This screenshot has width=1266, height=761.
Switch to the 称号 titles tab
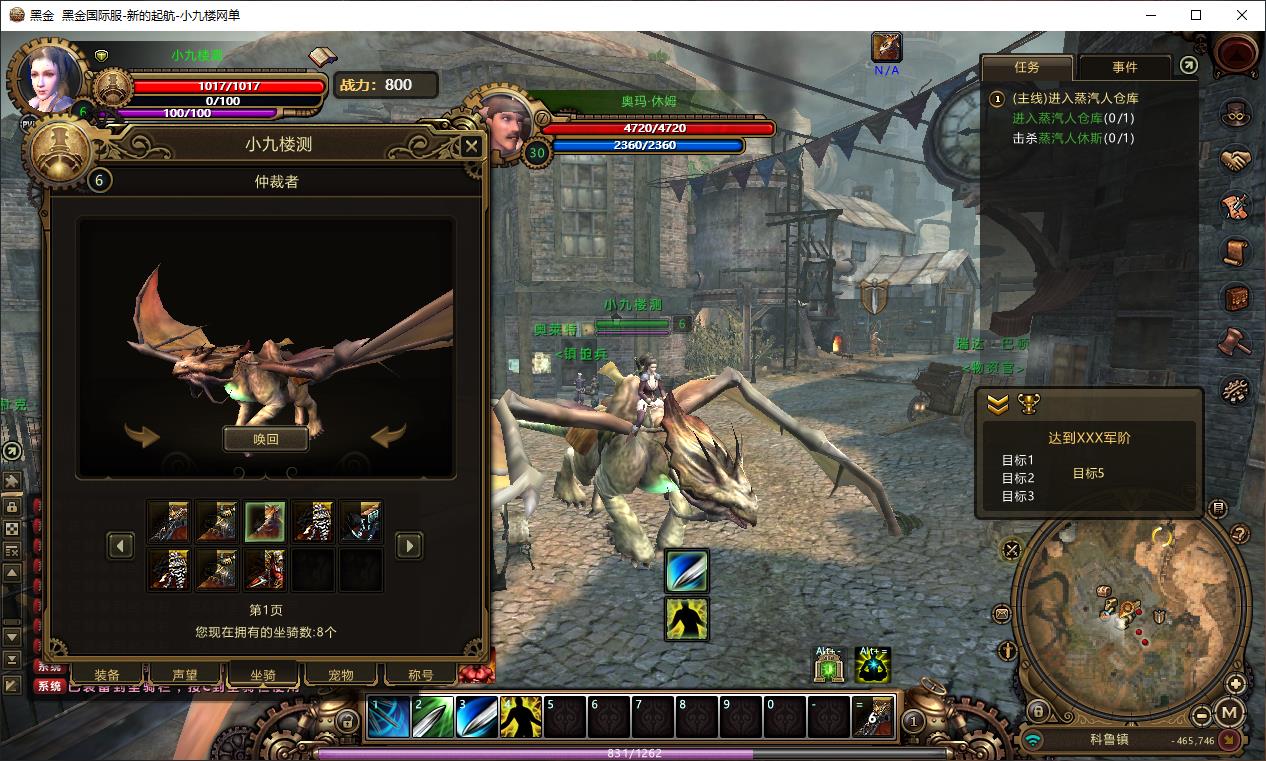421,675
